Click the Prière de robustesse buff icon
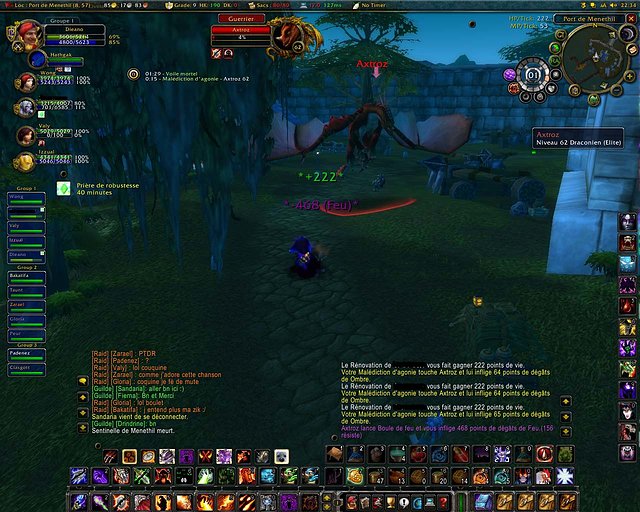The height and width of the screenshot is (512, 640). [x=63, y=187]
